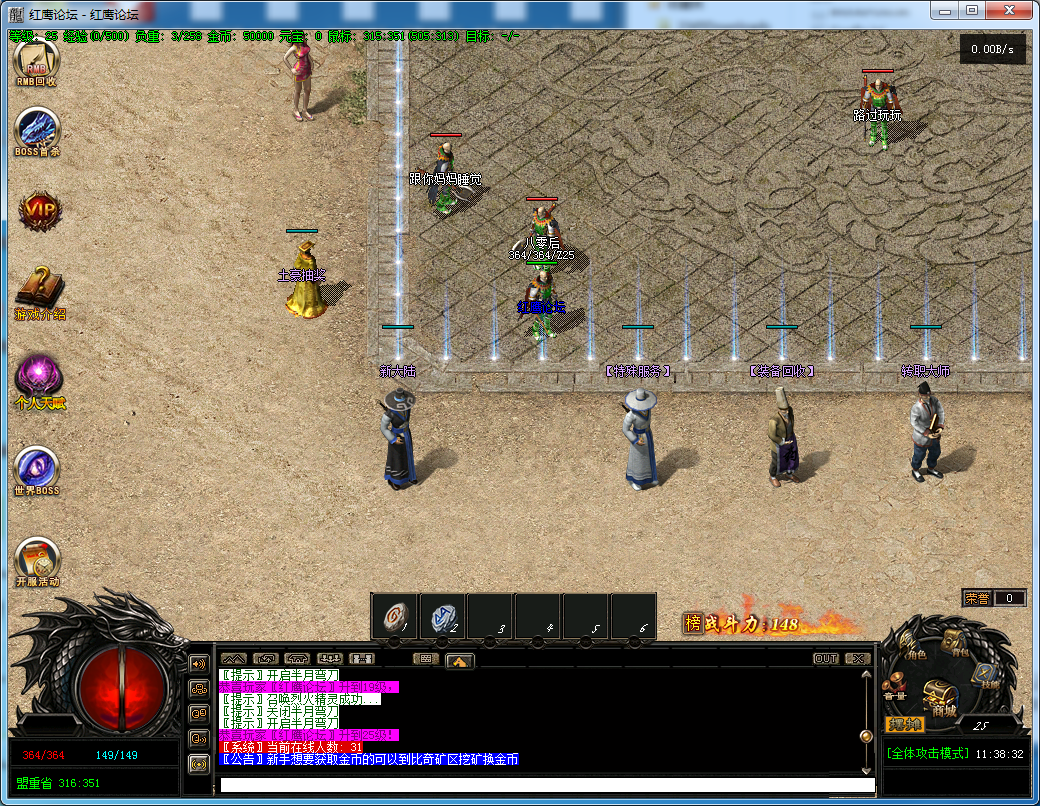Open the 榜 ranking button beside 战斗力
The image size is (1040, 806).
[692, 623]
